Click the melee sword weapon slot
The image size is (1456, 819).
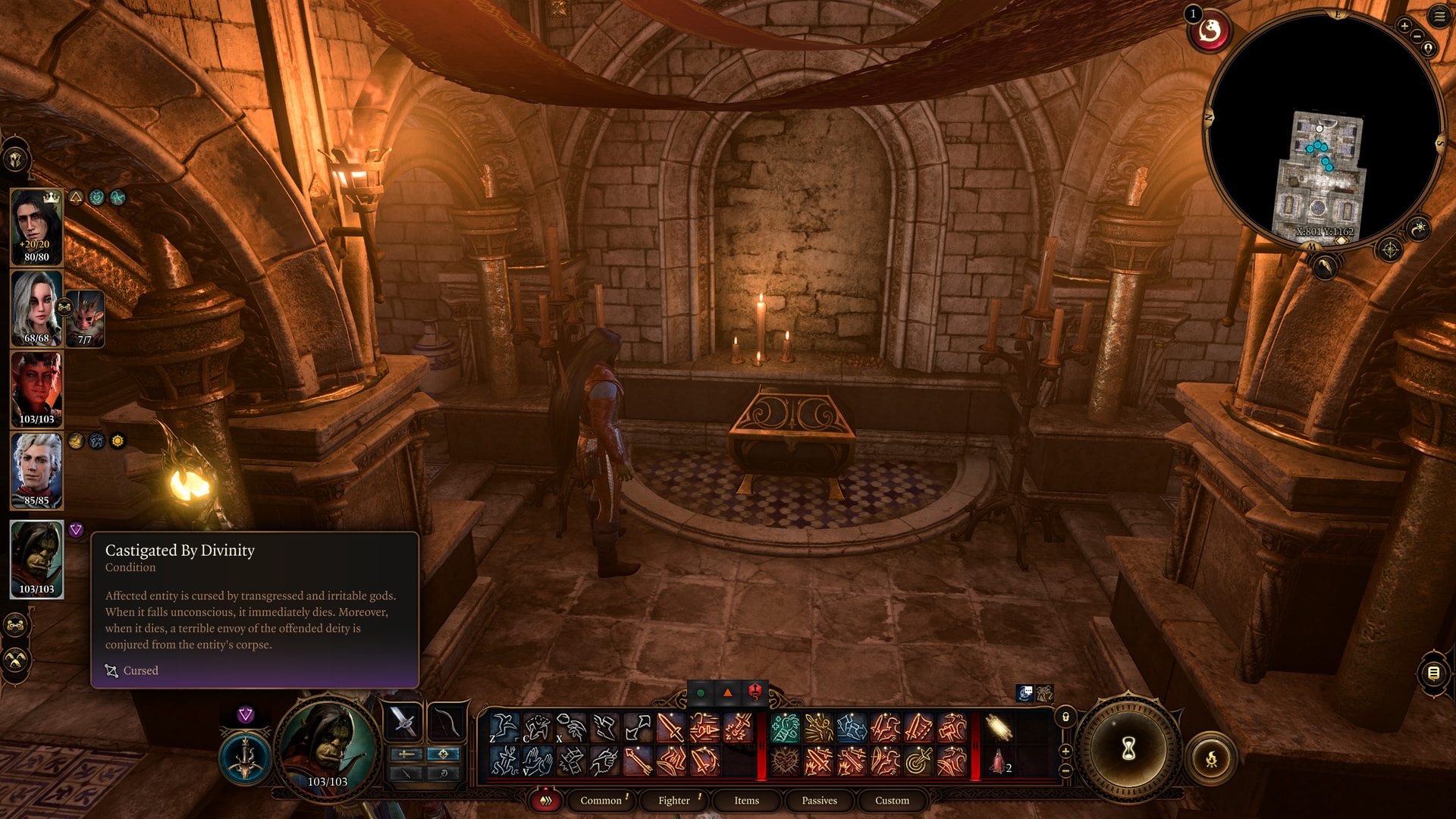tap(403, 722)
